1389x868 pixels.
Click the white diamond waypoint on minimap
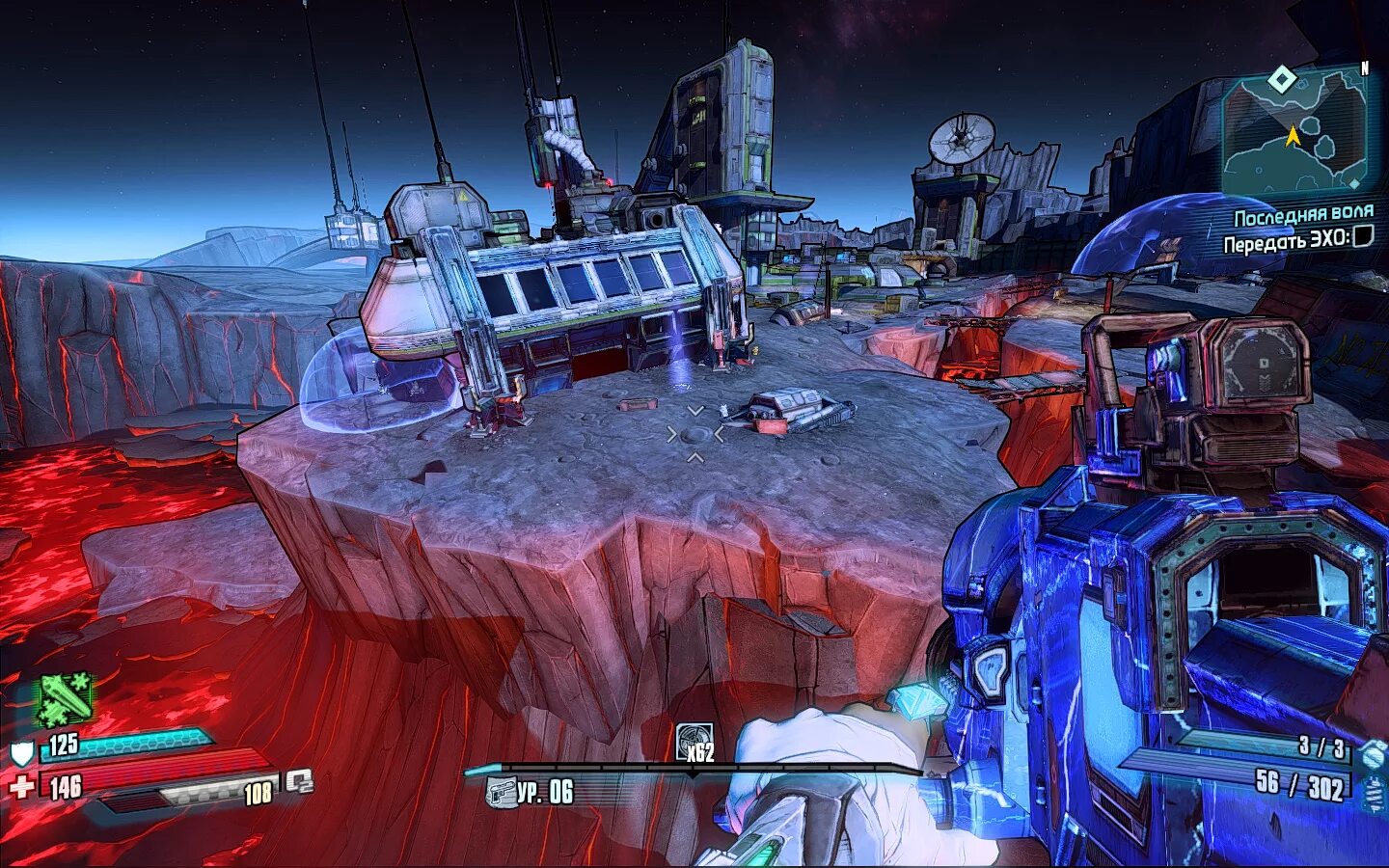[x=1282, y=79]
